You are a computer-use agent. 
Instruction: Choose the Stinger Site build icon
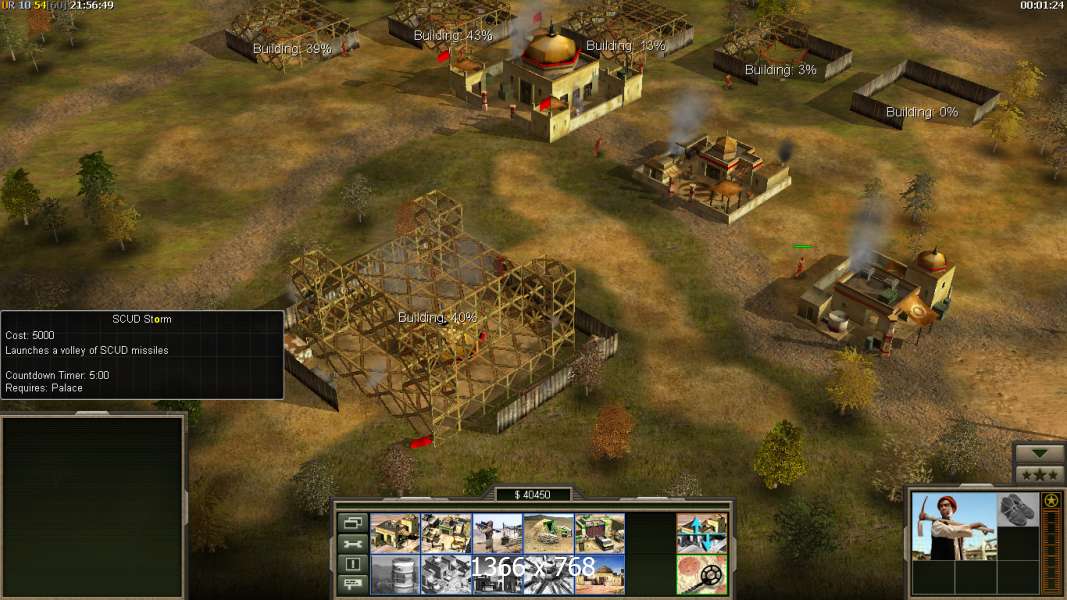pyautogui.click(x=497, y=533)
